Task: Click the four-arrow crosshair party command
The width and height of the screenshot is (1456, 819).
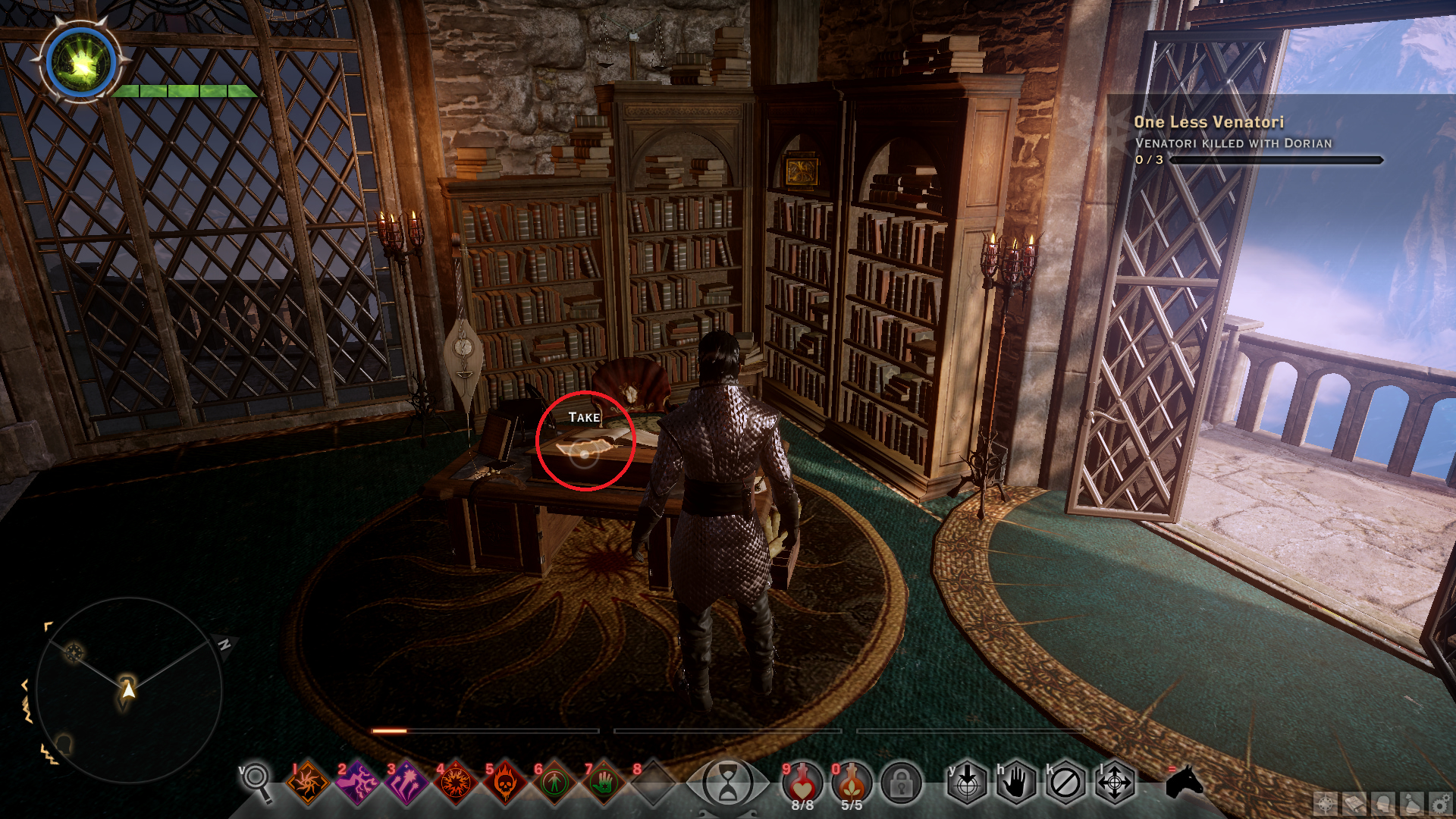Action: pyautogui.click(x=1115, y=783)
